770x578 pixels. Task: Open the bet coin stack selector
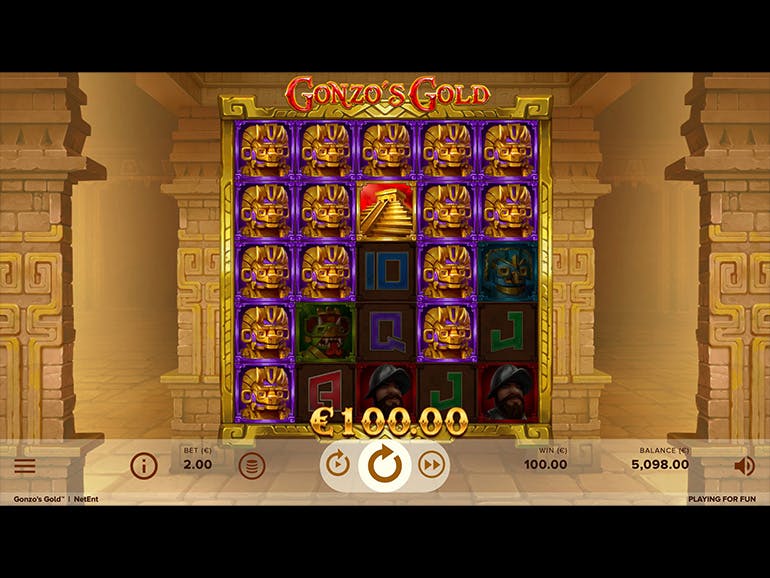[252, 466]
